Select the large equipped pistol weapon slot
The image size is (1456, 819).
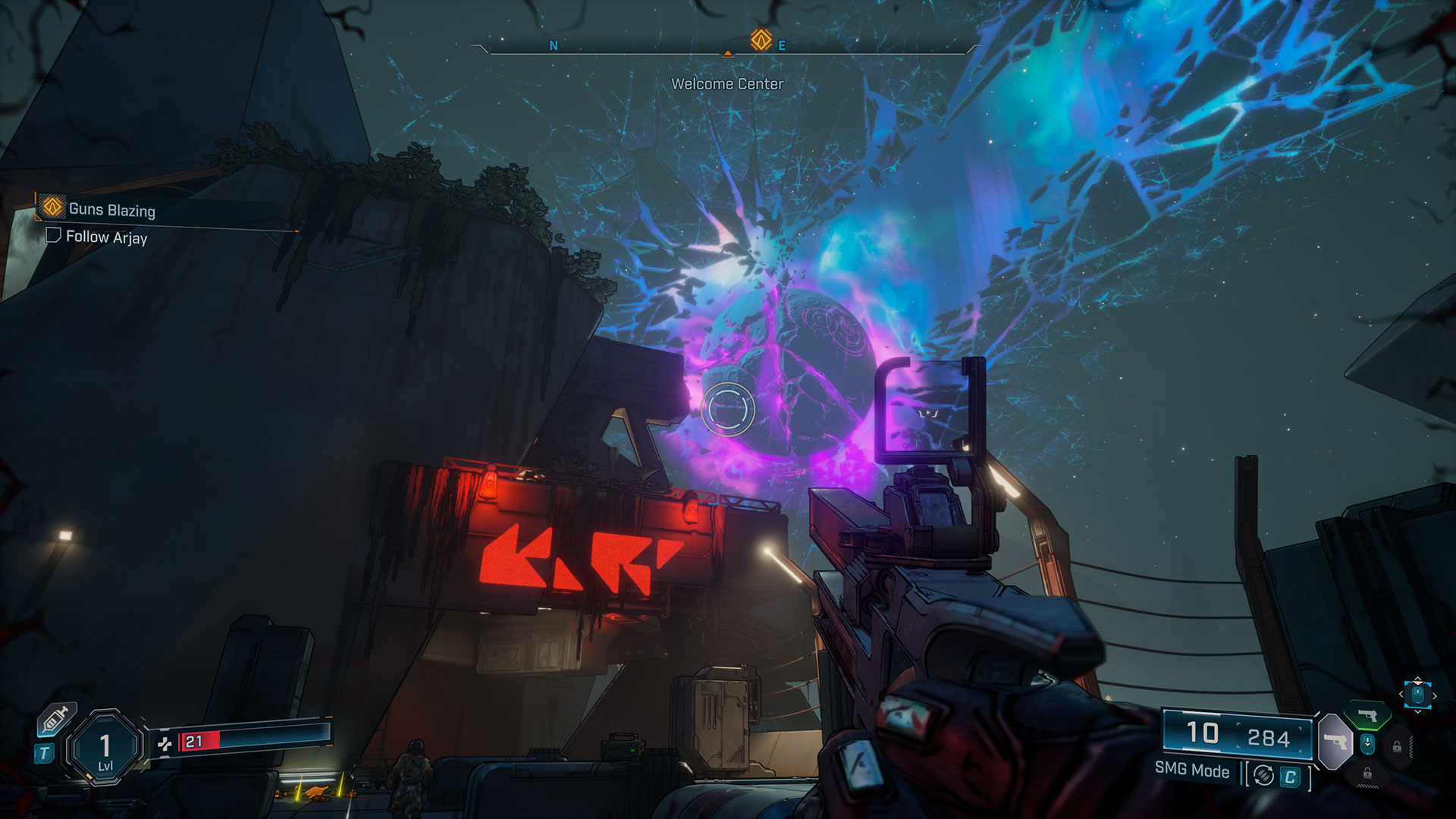click(1335, 740)
